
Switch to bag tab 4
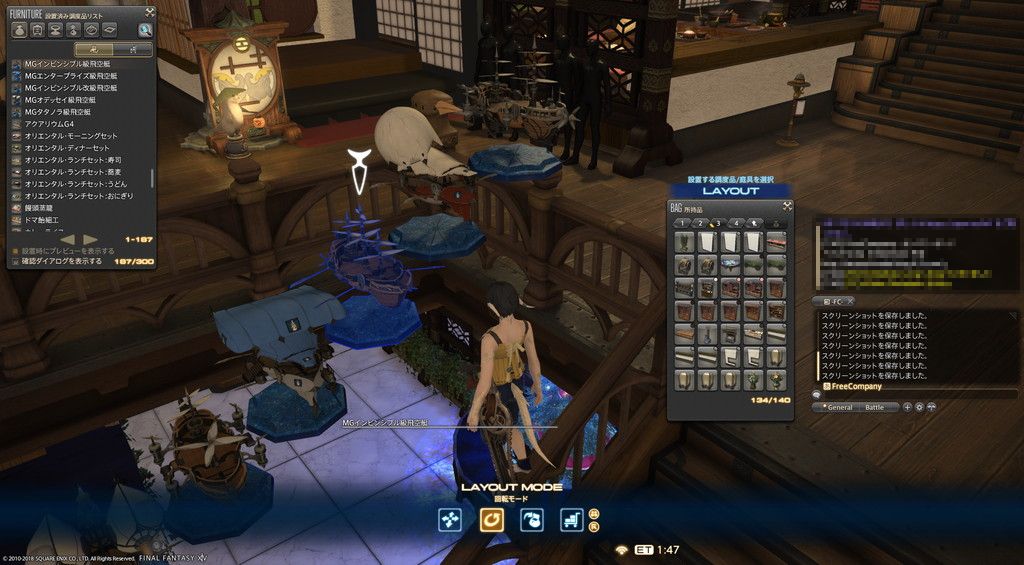(735, 222)
